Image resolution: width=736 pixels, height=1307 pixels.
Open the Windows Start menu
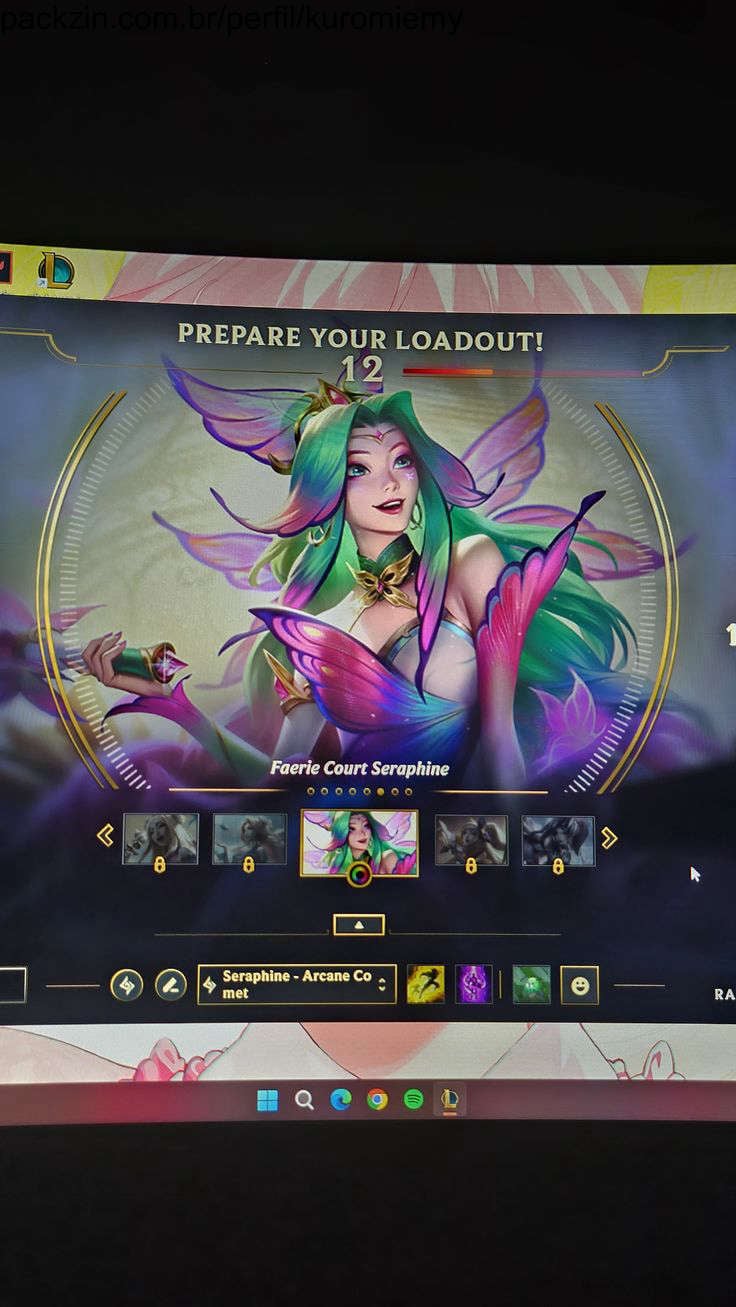point(267,1100)
